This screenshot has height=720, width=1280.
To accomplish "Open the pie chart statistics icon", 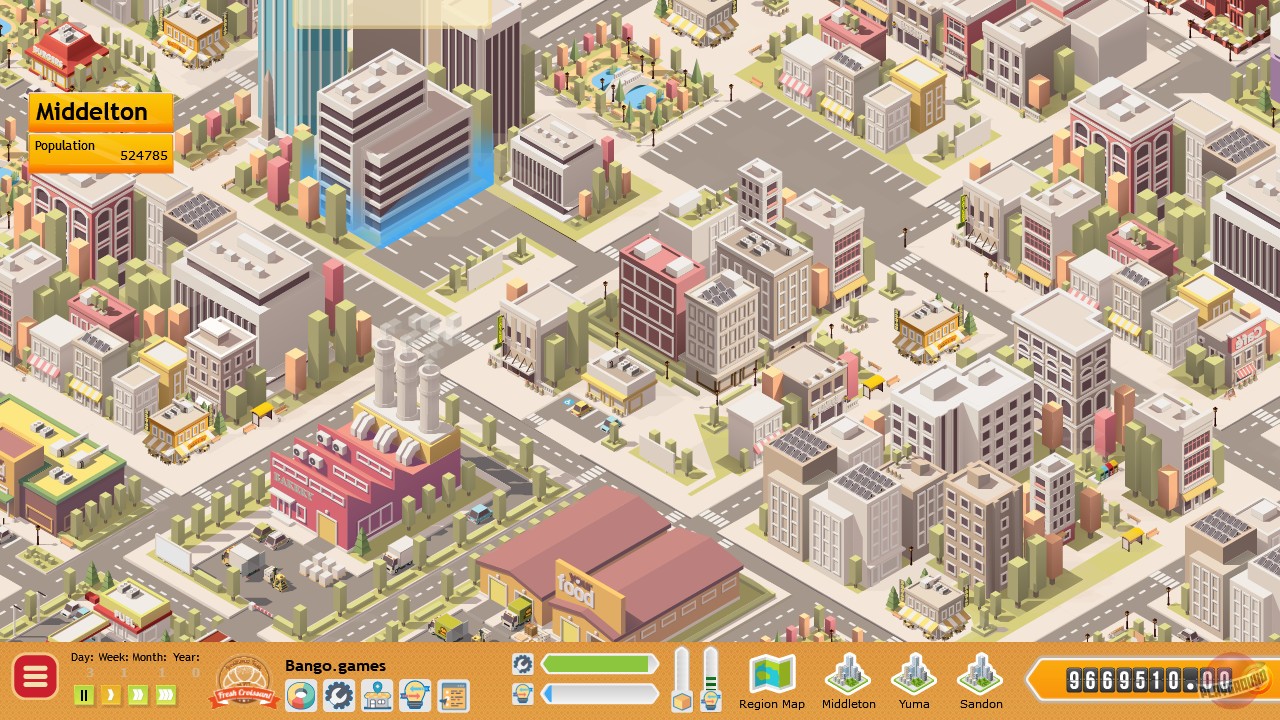I will click(301, 693).
